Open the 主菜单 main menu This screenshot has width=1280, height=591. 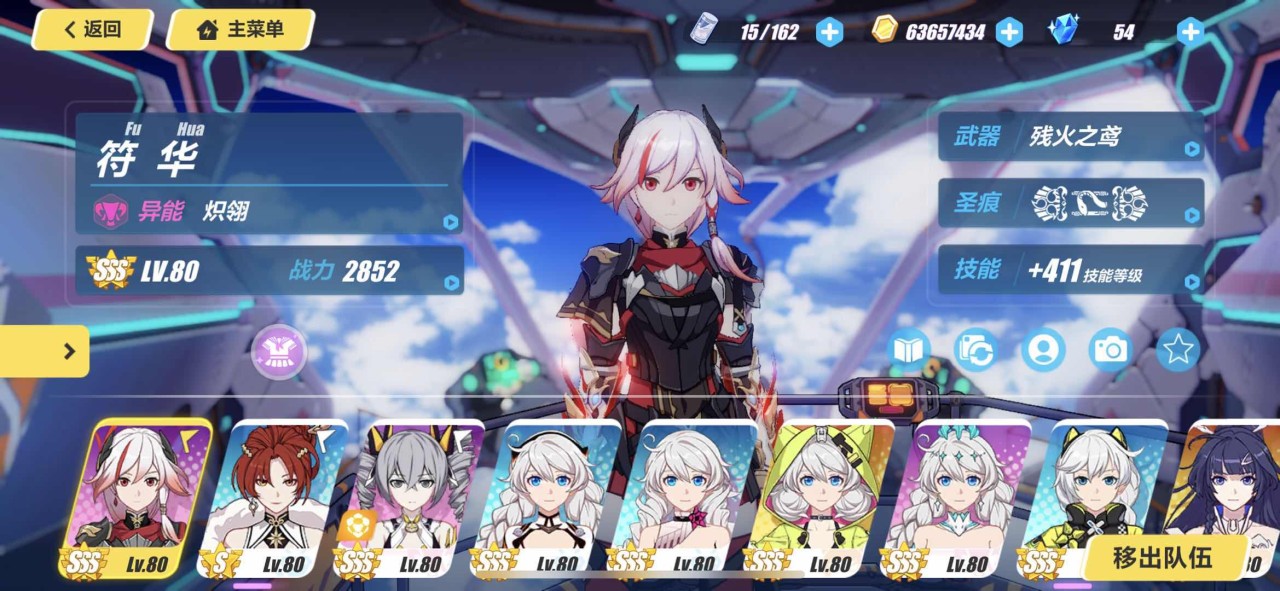coord(241,30)
